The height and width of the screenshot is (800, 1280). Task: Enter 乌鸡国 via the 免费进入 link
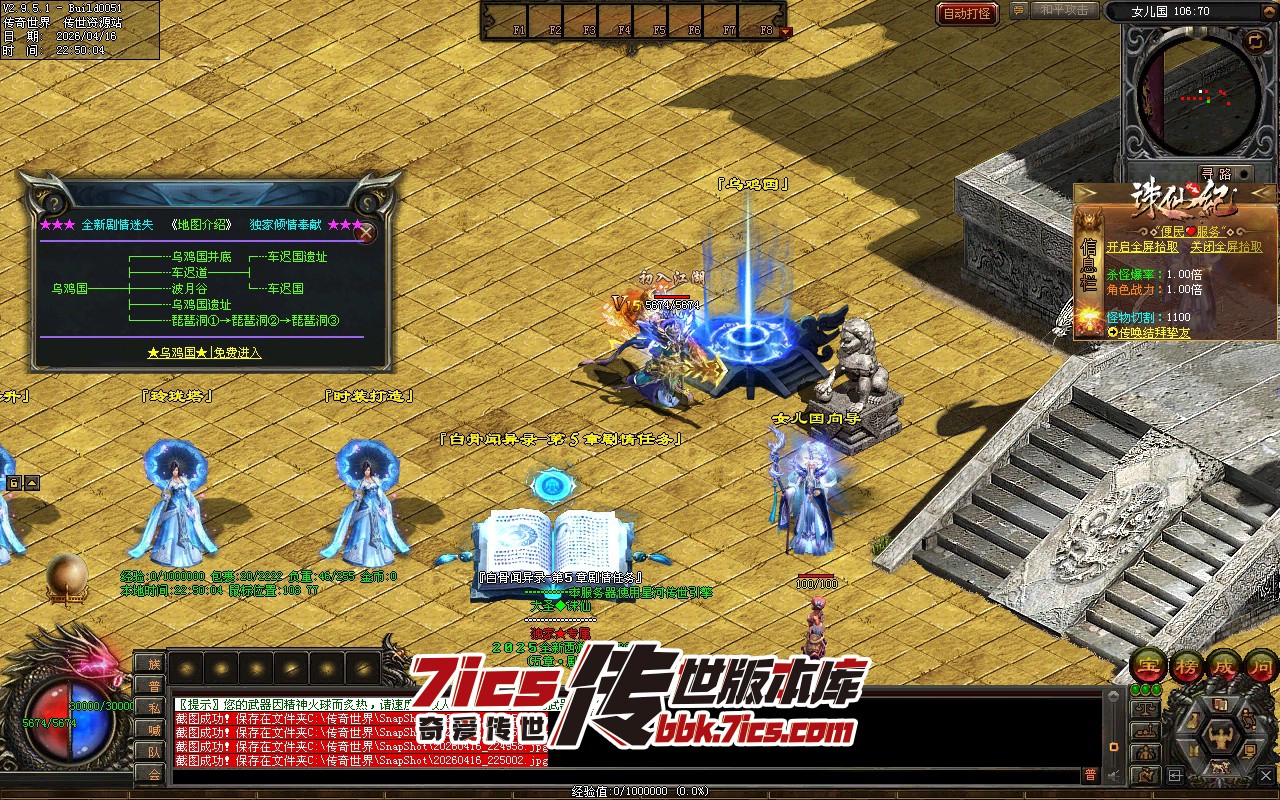(x=204, y=353)
